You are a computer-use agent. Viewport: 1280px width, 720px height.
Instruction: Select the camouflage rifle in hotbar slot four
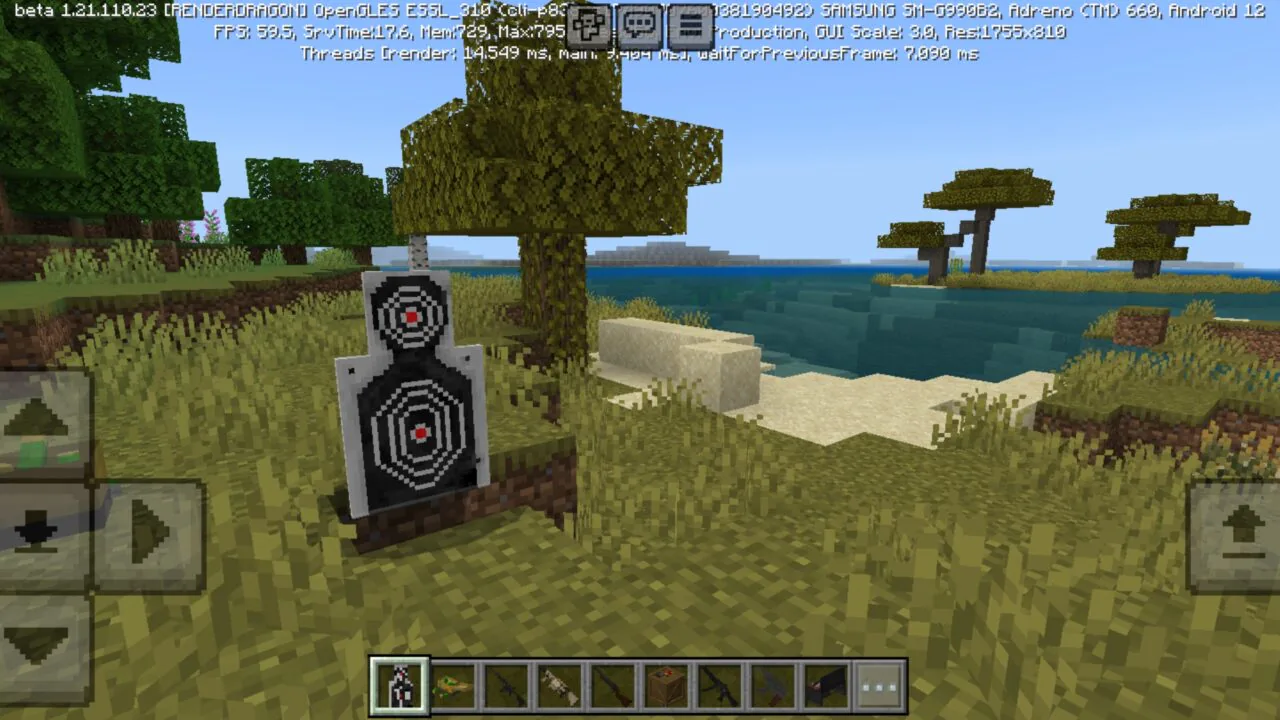560,683
